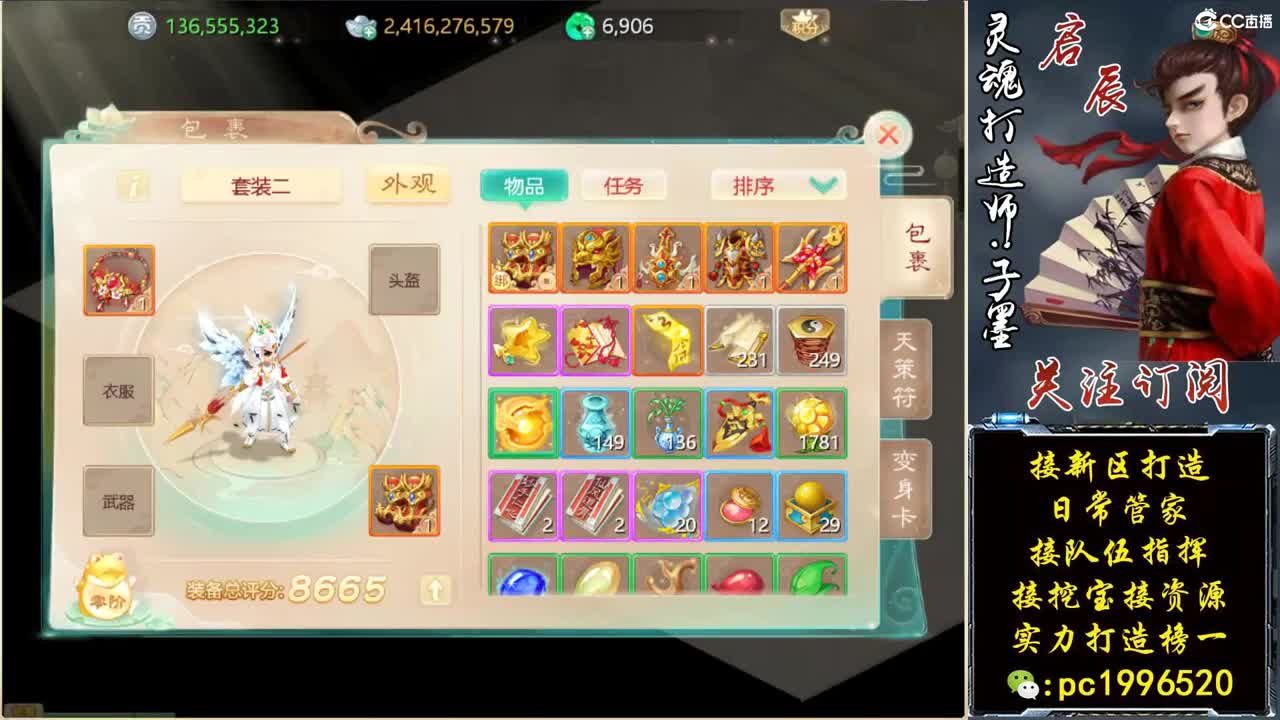
Task: Click the golden pearls item stack of 1781
Action: (x=814, y=424)
